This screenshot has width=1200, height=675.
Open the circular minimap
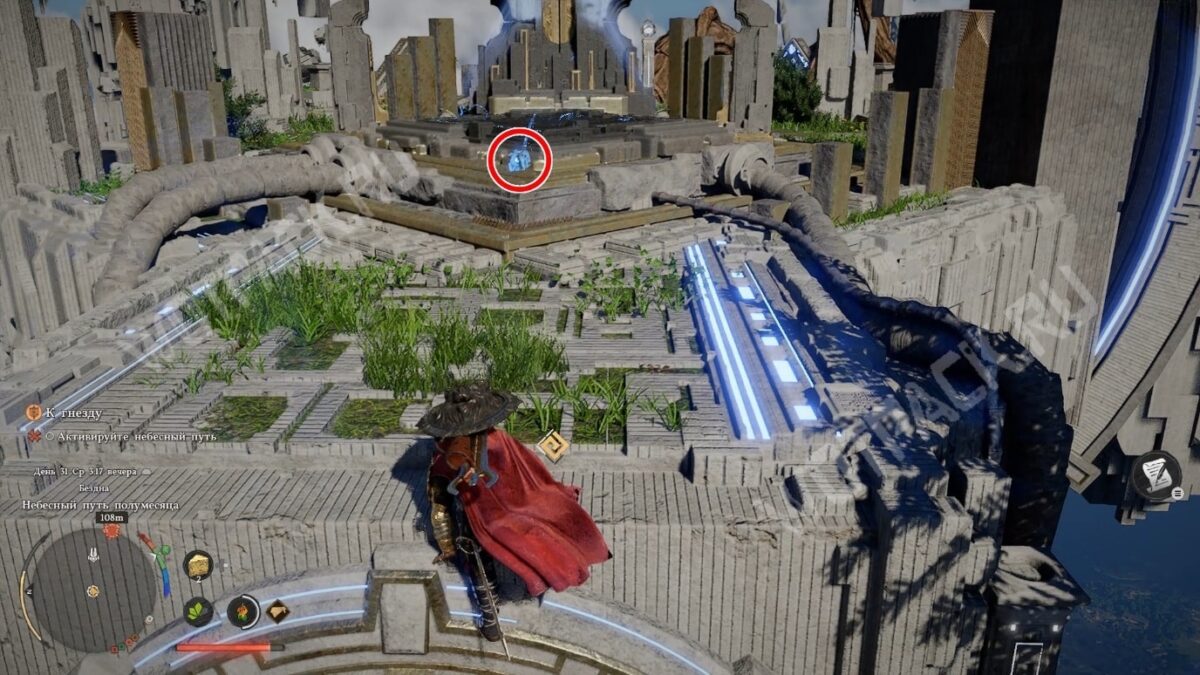93,588
